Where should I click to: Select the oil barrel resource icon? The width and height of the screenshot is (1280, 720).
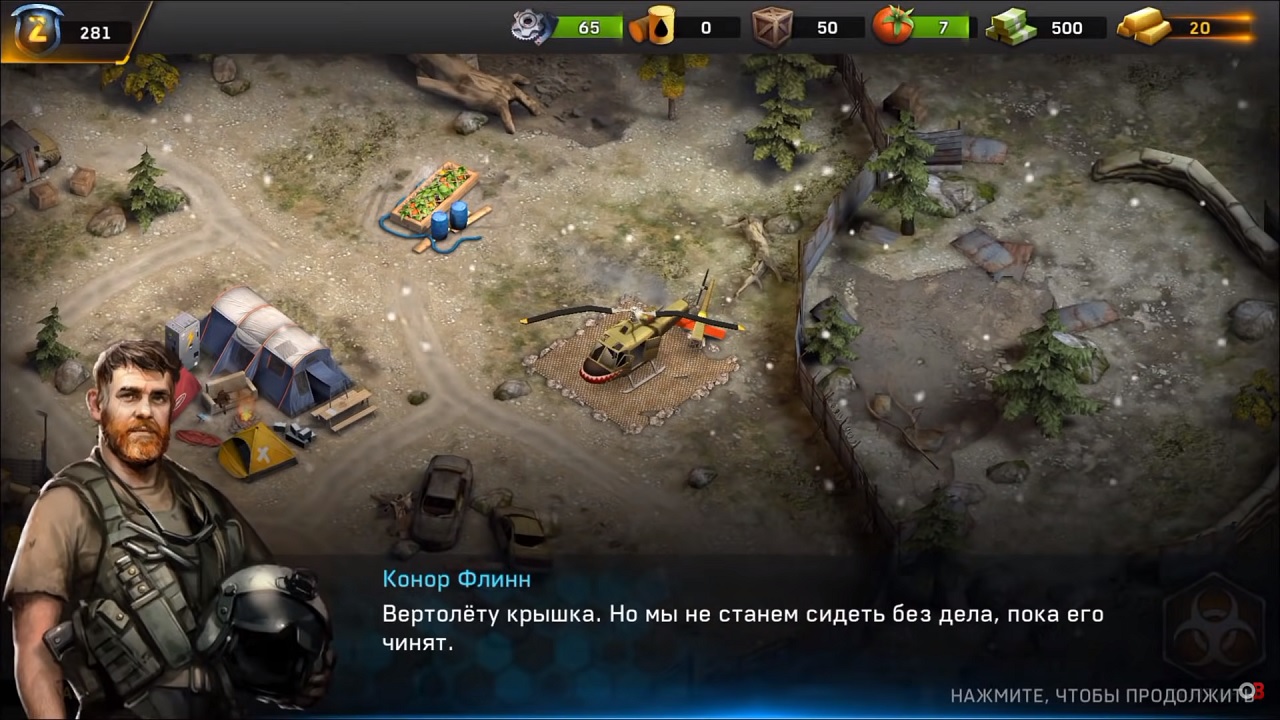point(650,27)
